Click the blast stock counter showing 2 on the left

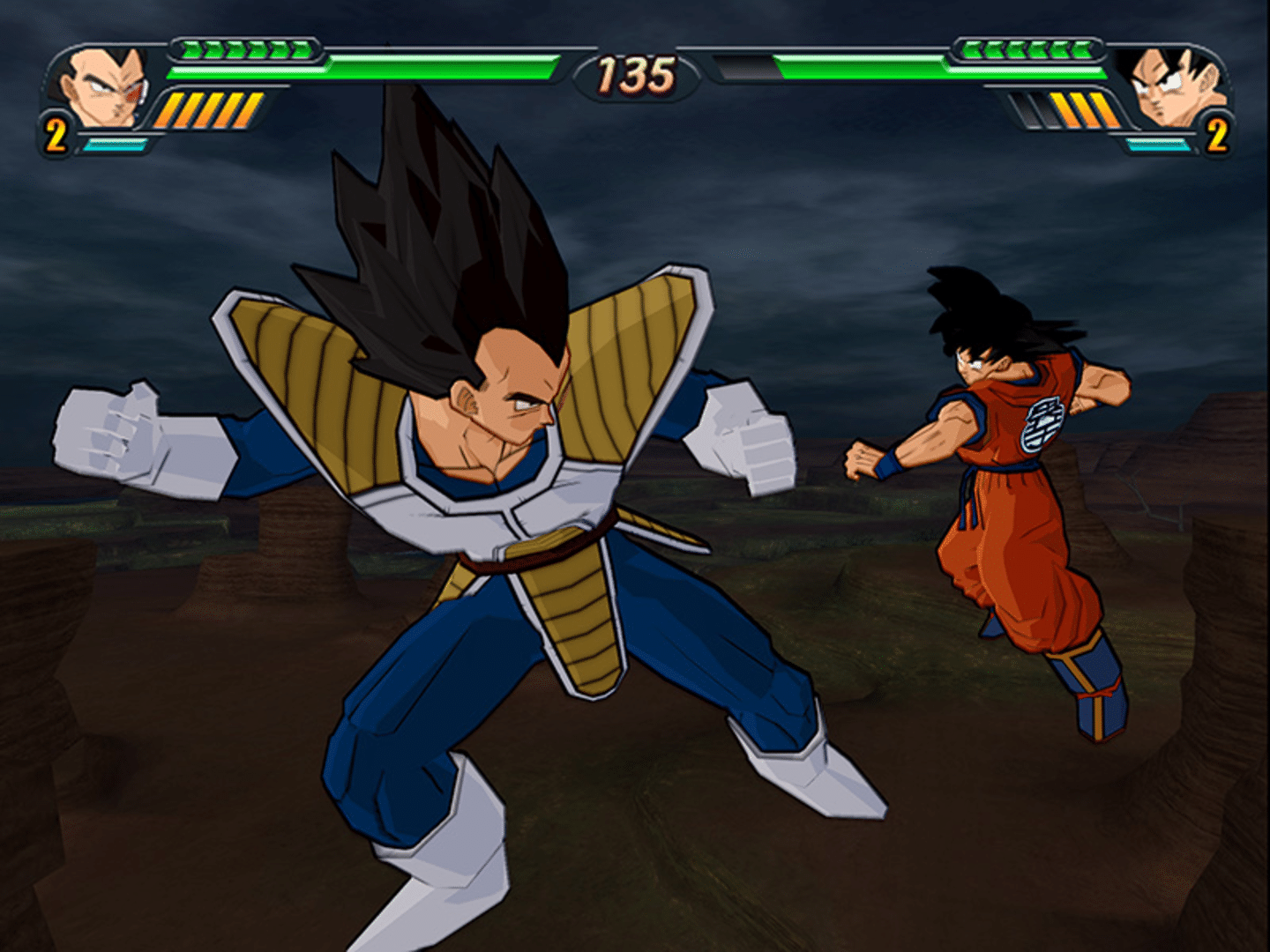[55, 134]
